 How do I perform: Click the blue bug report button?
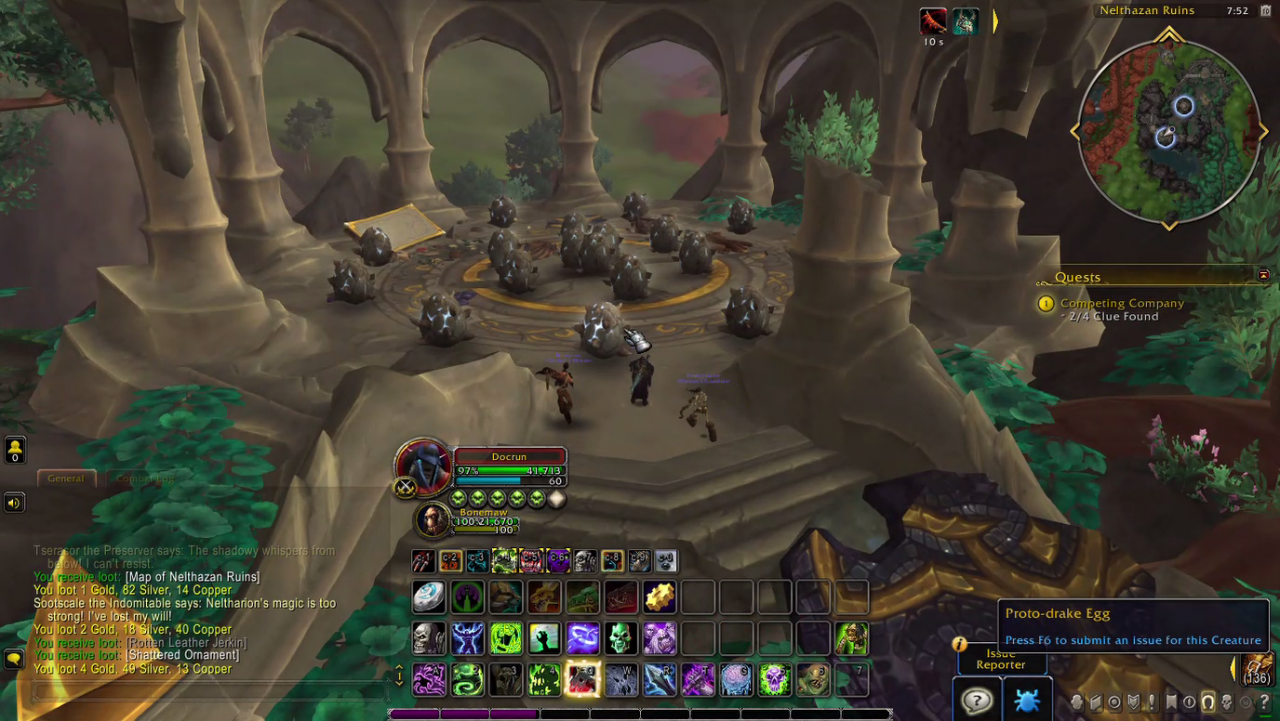click(x=1026, y=700)
